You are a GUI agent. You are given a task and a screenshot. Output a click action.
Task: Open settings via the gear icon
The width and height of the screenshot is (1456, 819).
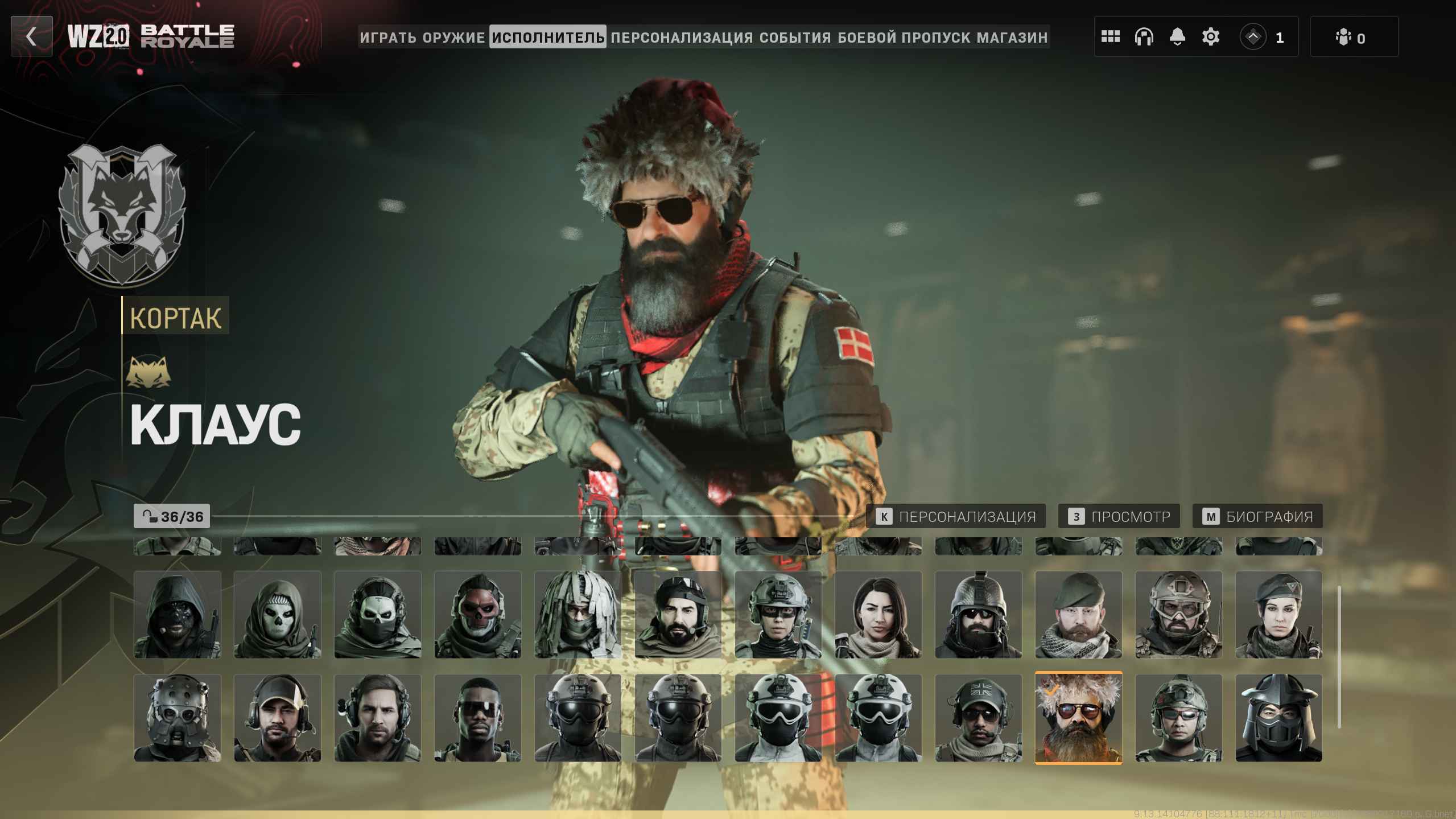point(1210,37)
